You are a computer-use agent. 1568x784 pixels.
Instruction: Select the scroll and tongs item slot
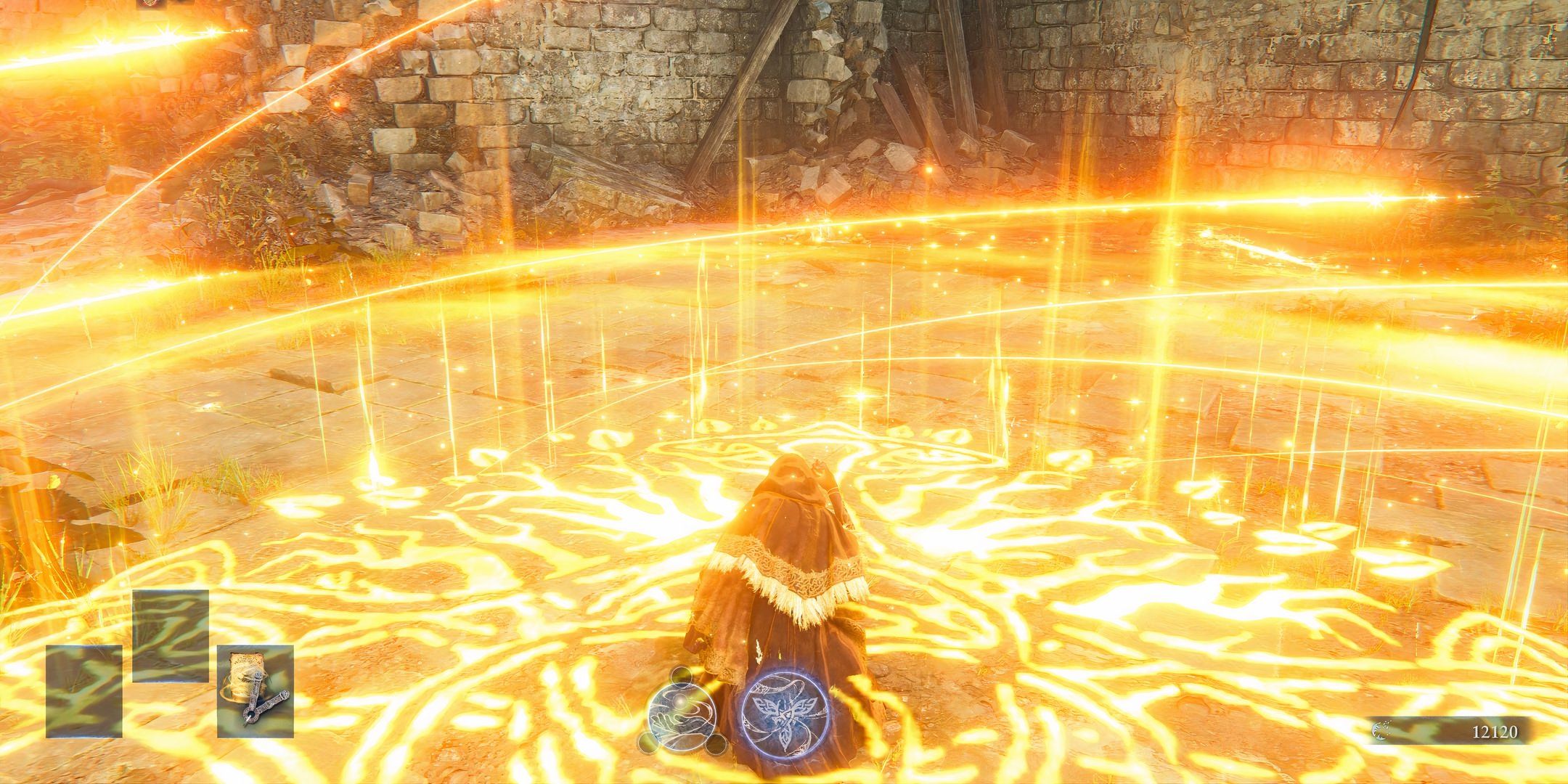pyautogui.click(x=255, y=690)
